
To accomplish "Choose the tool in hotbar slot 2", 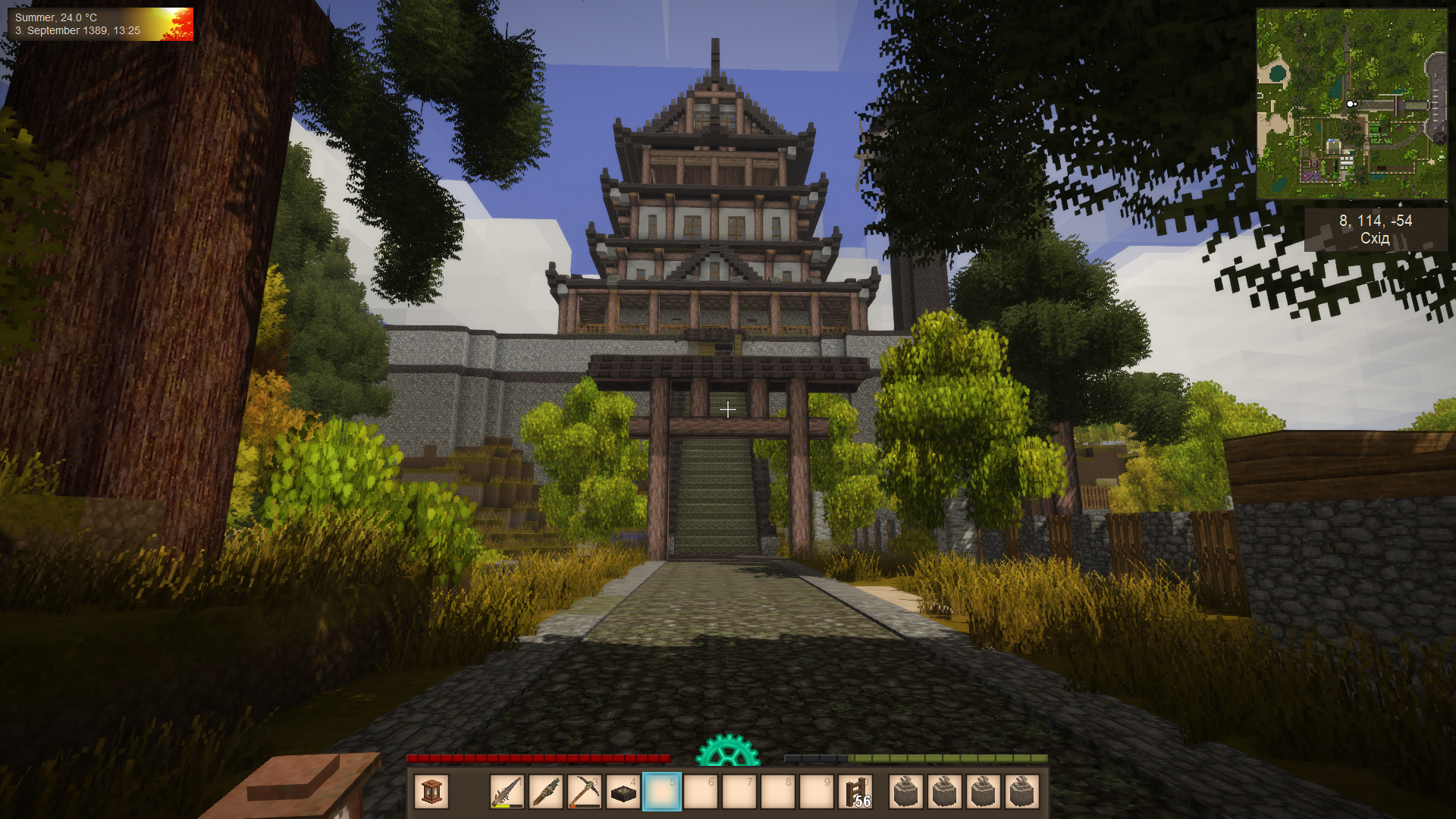I will pyautogui.click(x=546, y=792).
